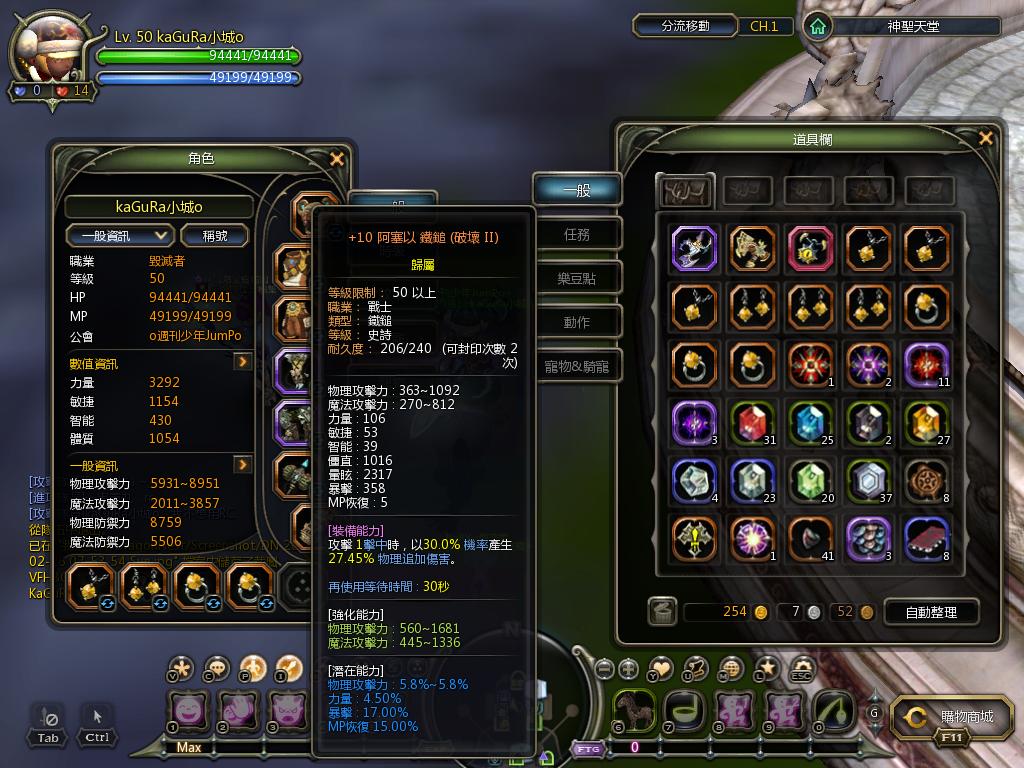This screenshot has width=1024, height=768.
Task: Open the 購物商城 cash shop
Action: click(953, 717)
